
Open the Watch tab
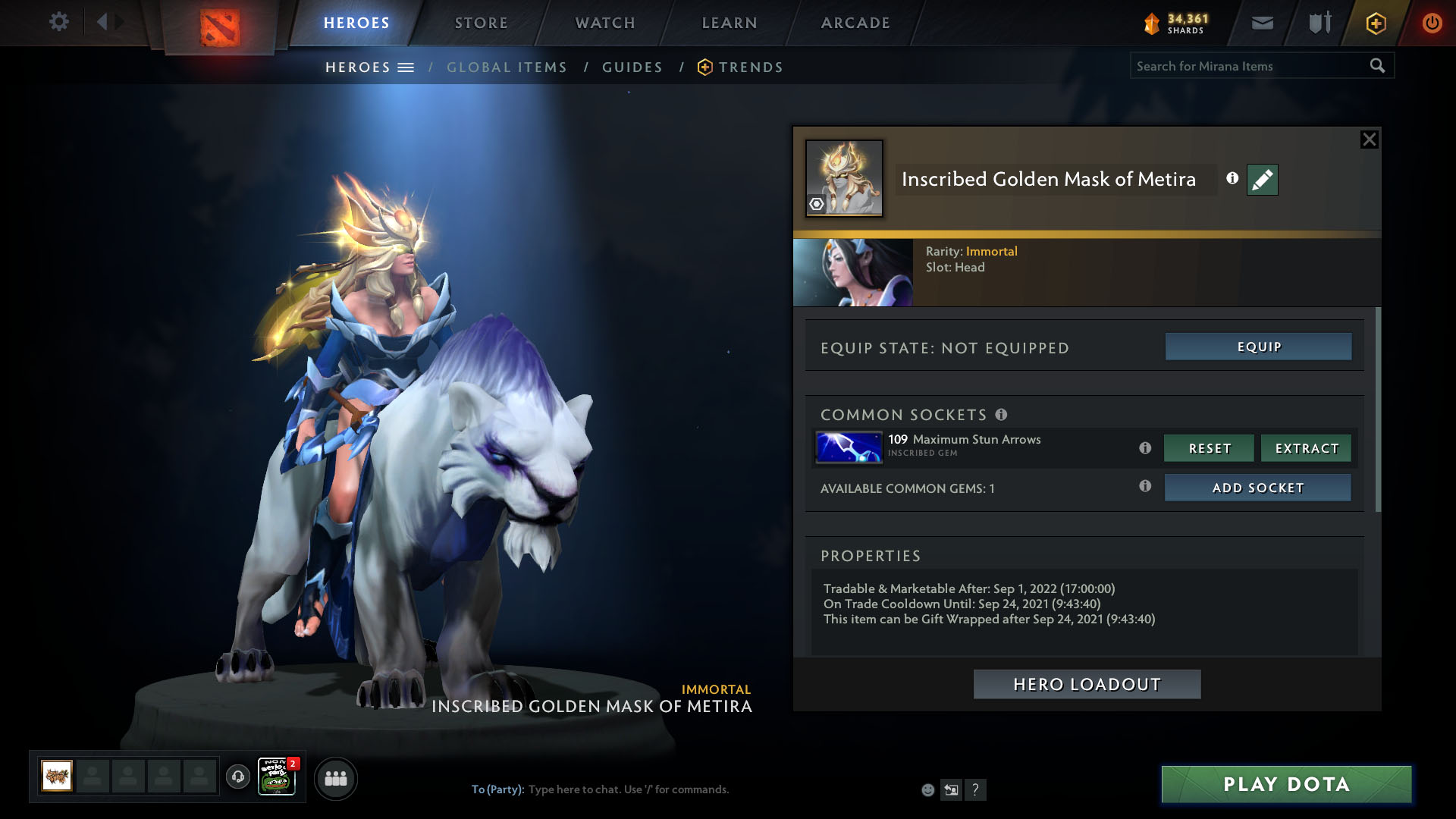(x=605, y=23)
